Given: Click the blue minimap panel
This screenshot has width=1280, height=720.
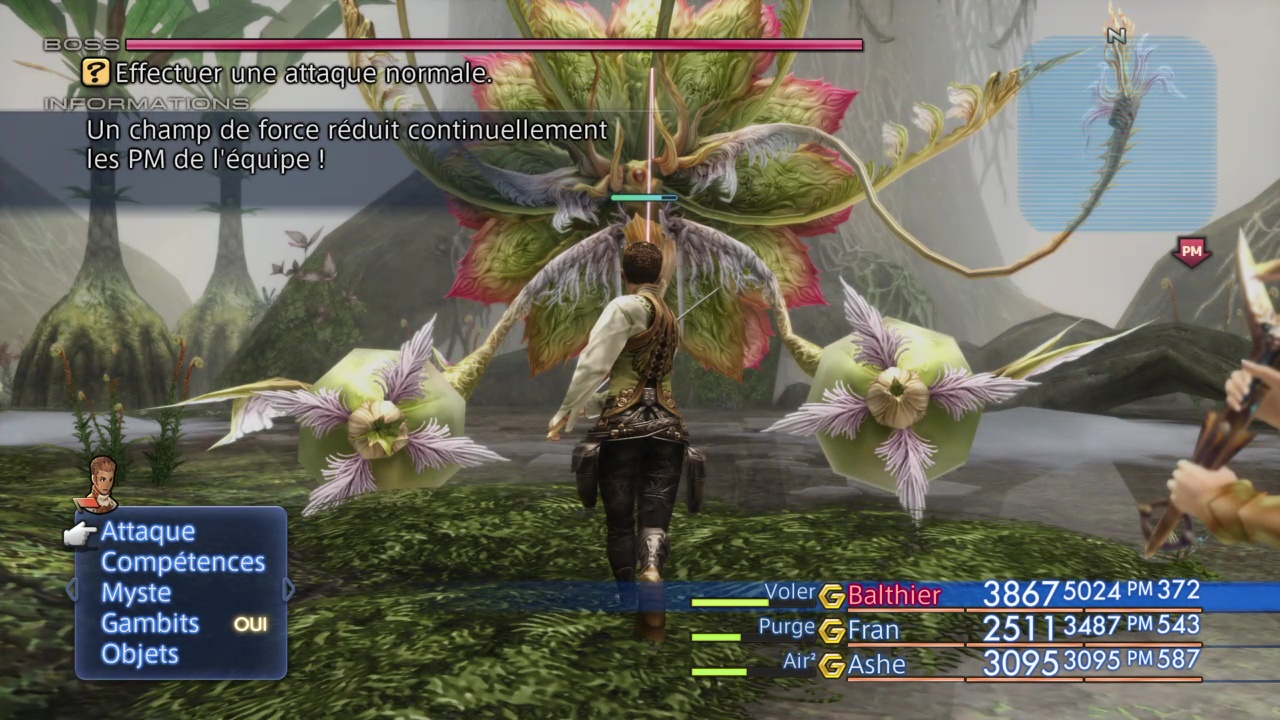Looking at the screenshot, I should coord(1116,133).
